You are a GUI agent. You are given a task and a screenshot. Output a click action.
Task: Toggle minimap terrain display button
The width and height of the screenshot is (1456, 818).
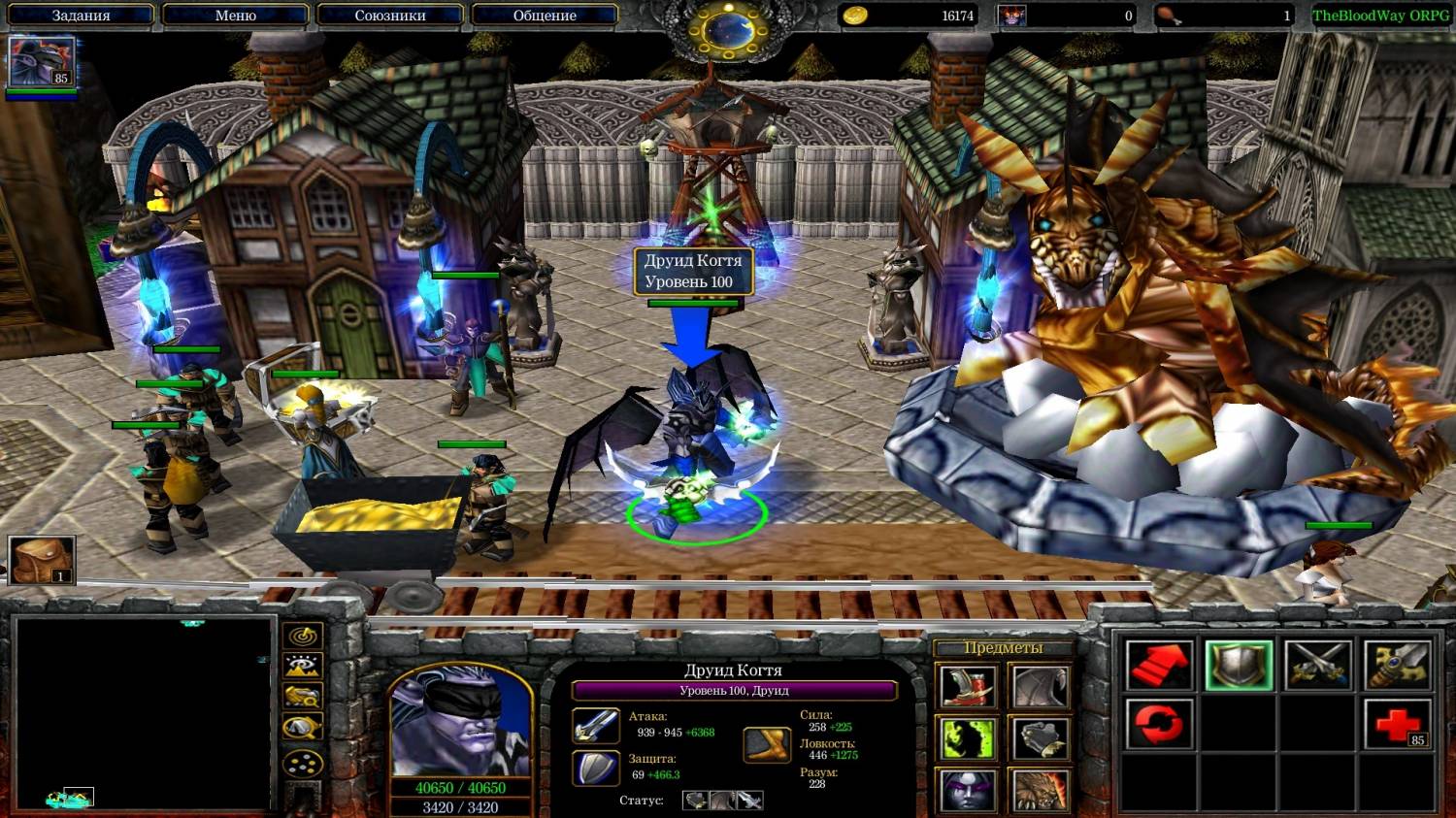coord(303,667)
